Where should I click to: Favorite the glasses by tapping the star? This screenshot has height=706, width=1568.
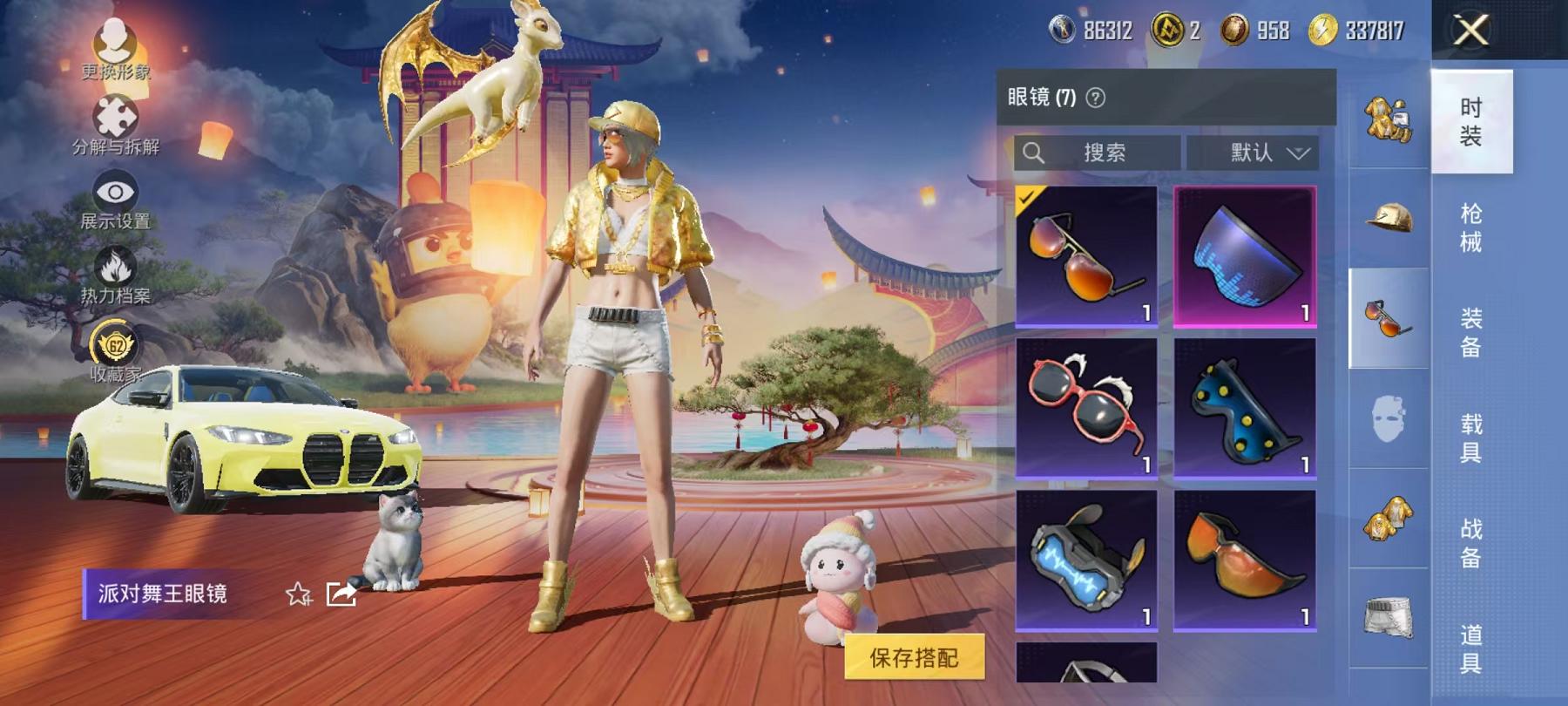pos(297,592)
